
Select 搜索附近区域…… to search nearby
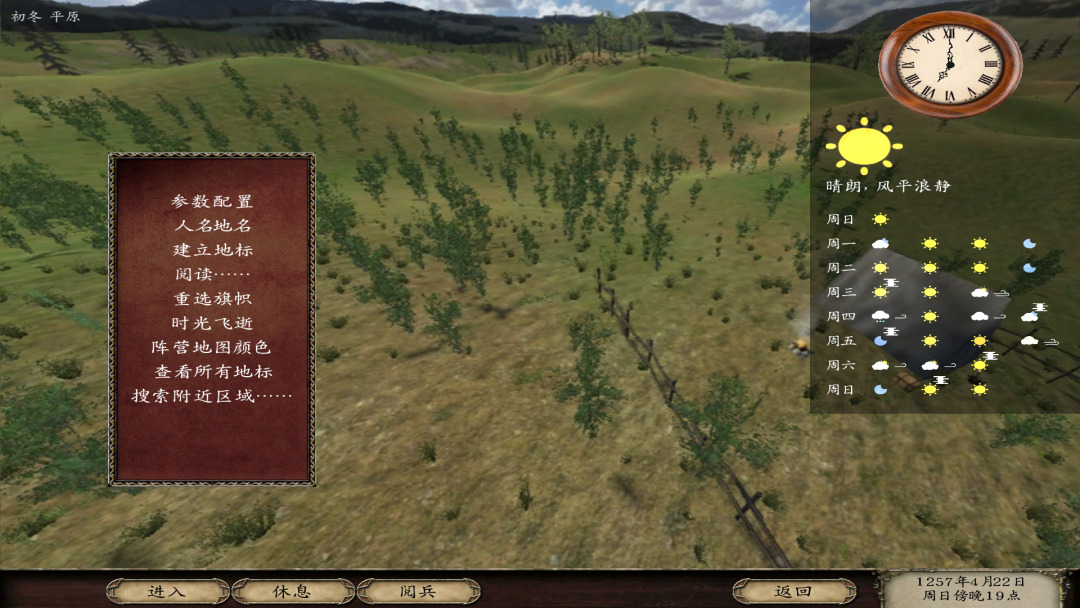pos(212,395)
